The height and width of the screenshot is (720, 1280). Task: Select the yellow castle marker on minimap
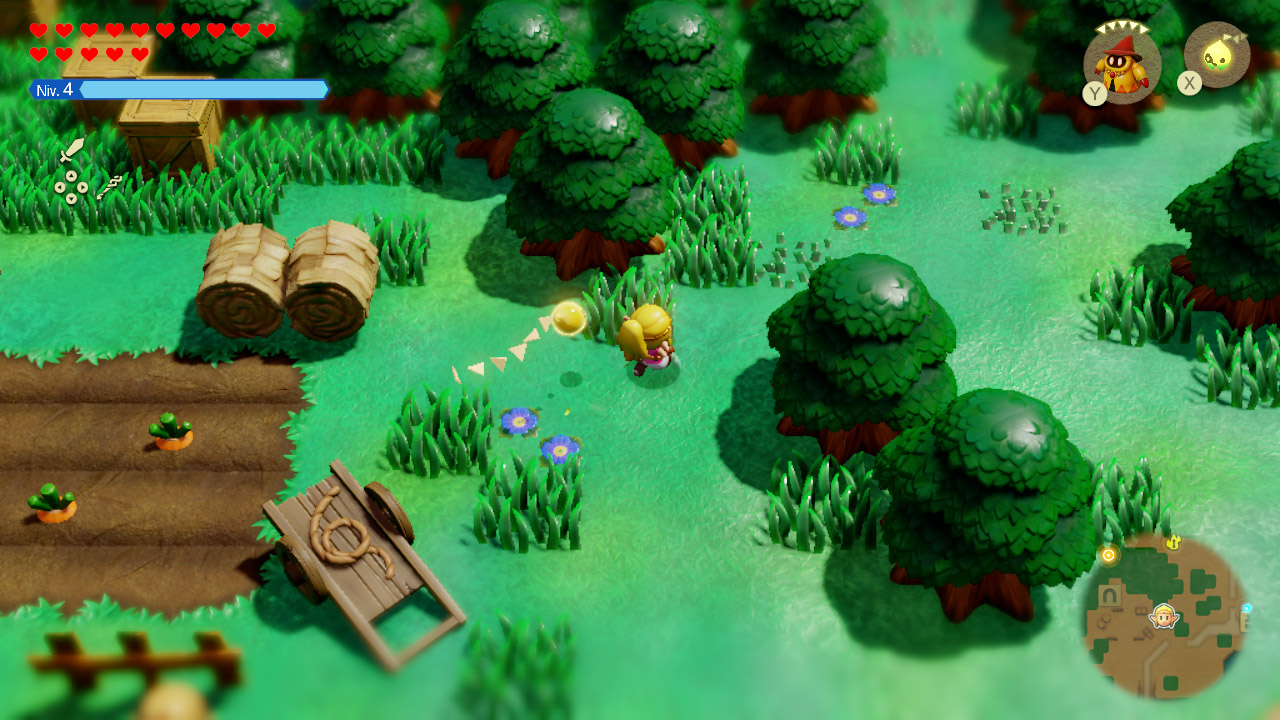tap(1175, 542)
